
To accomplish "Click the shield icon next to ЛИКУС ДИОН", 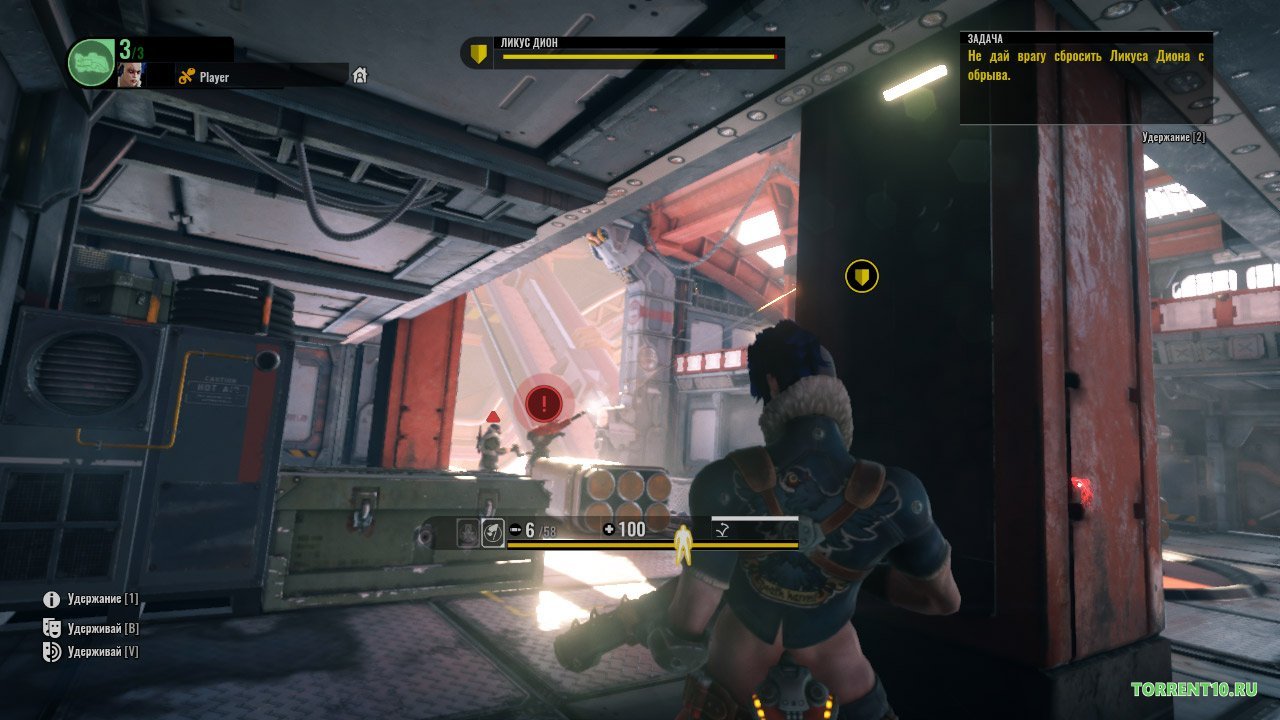I will (x=479, y=54).
